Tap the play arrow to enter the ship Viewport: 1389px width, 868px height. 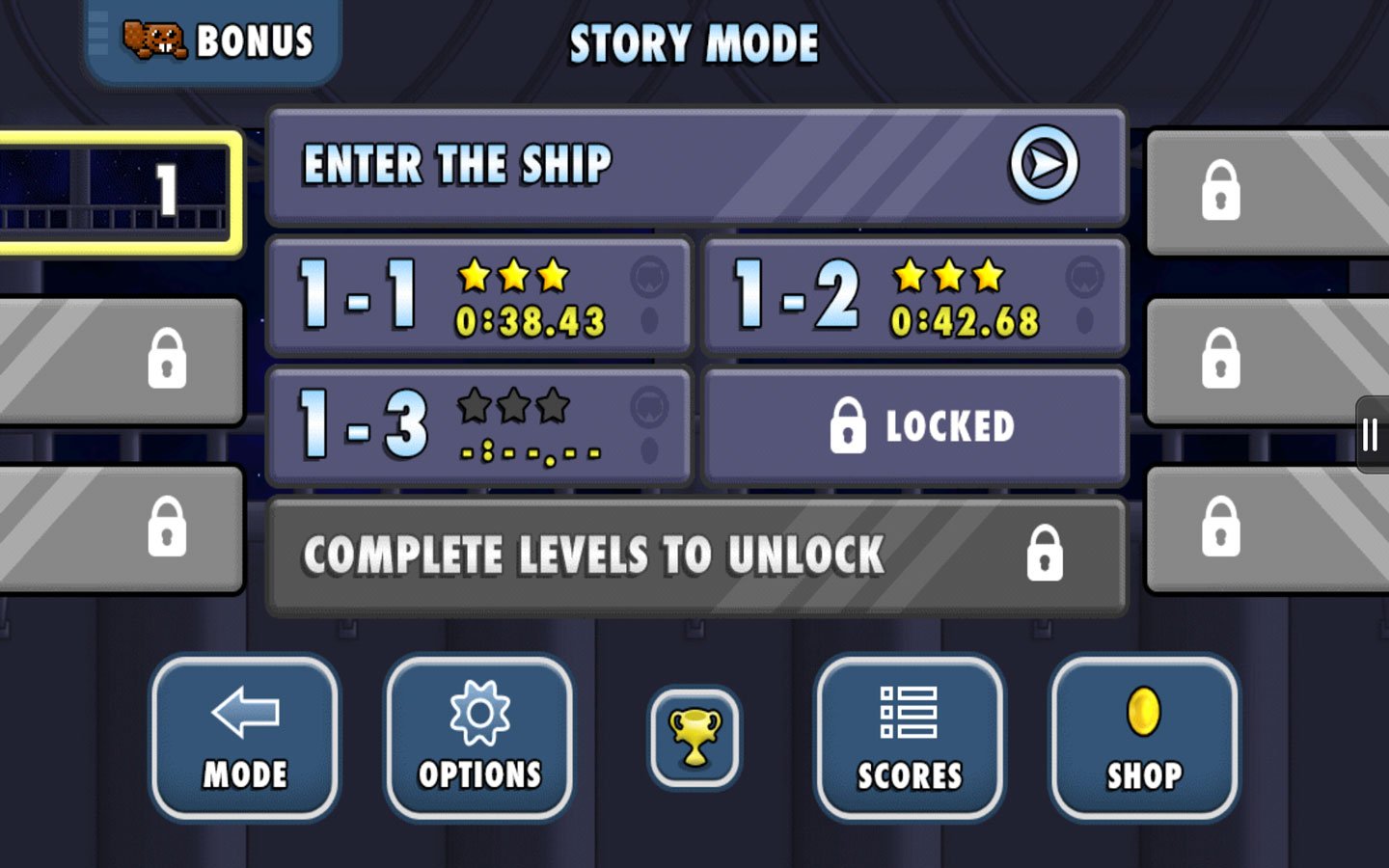pyautogui.click(x=1042, y=164)
